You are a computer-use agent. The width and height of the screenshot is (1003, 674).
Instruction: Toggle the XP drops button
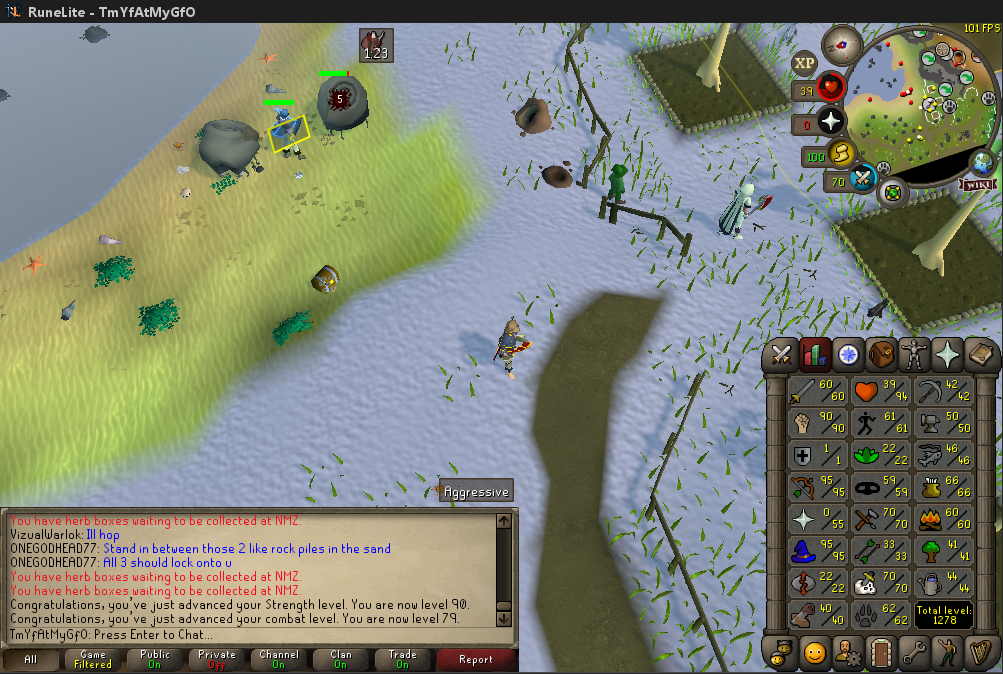[x=804, y=64]
